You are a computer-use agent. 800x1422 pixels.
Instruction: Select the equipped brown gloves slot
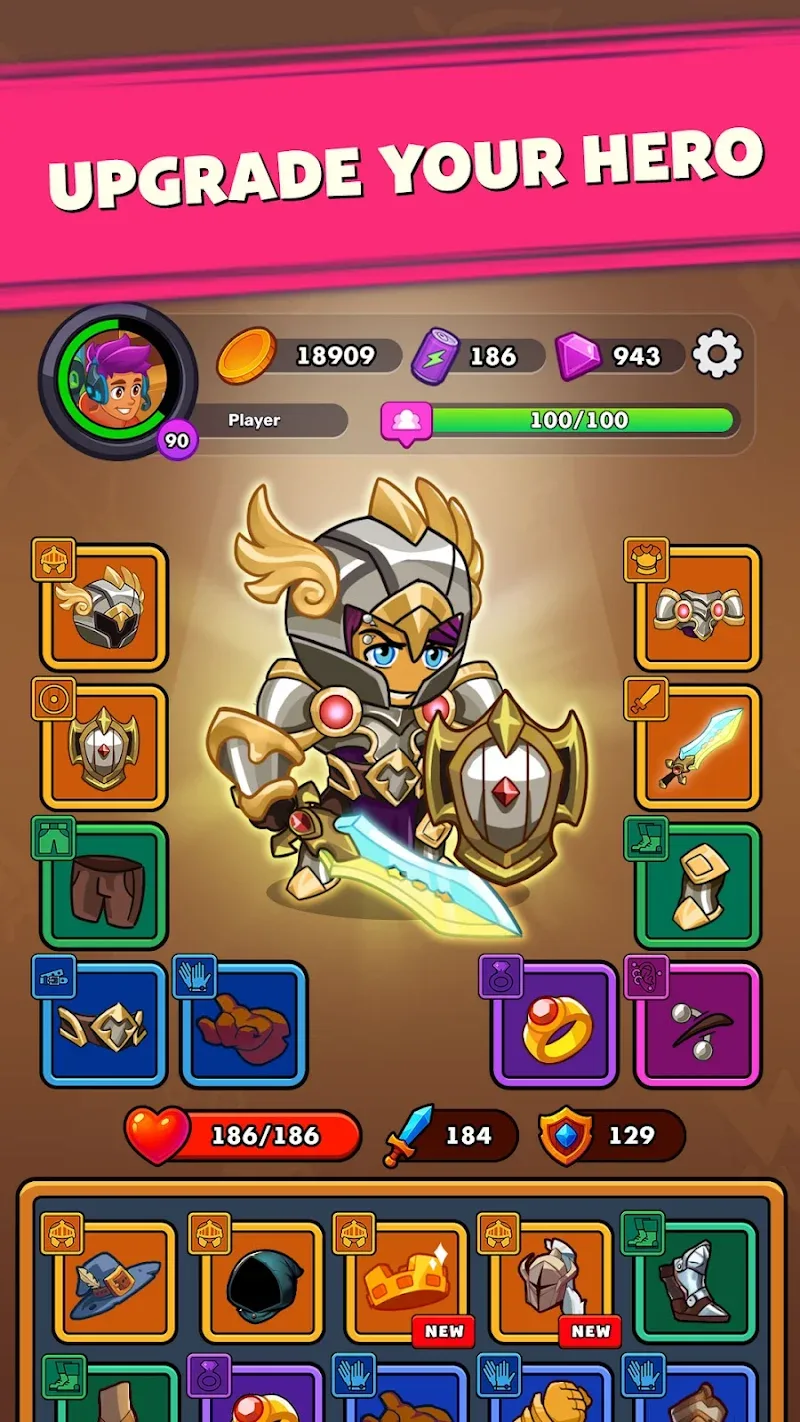coord(243,1023)
